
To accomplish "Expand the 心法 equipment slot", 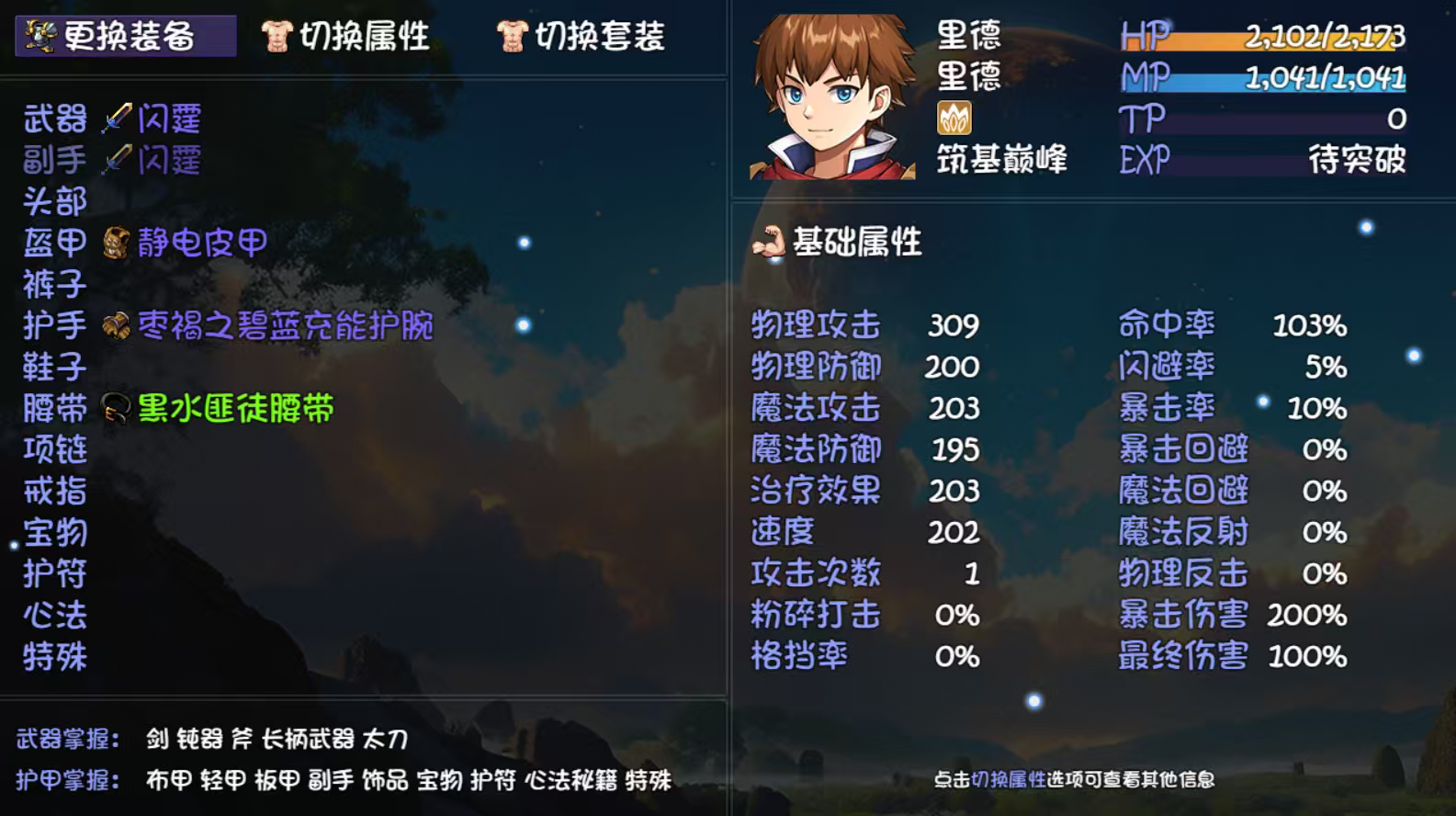I will click(x=55, y=614).
